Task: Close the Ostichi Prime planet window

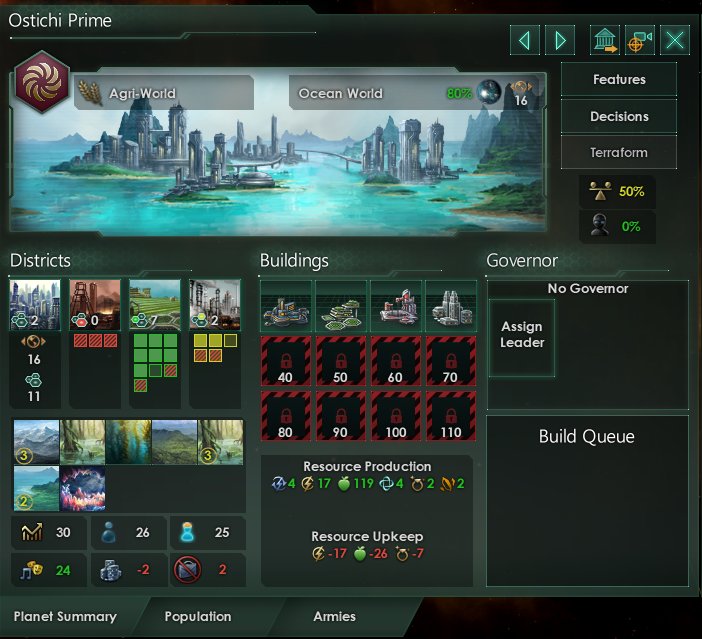Action: (x=676, y=40)
